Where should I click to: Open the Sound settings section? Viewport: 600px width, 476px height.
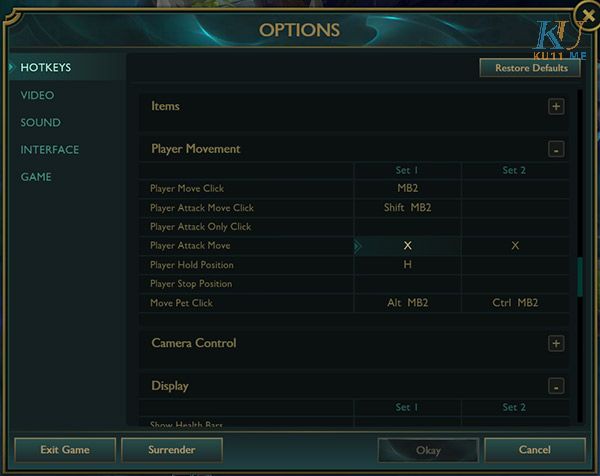click(40, 122)
